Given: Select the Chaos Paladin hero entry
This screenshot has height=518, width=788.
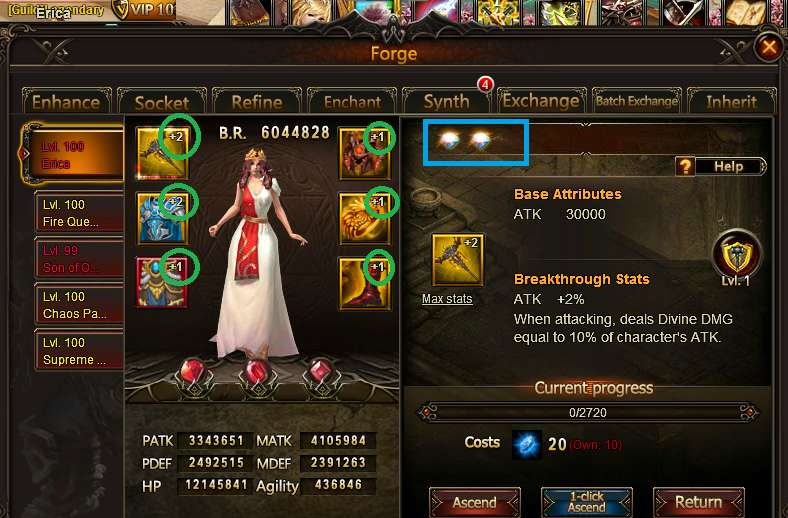Looking at the screenshot, I should coord(78,305).
